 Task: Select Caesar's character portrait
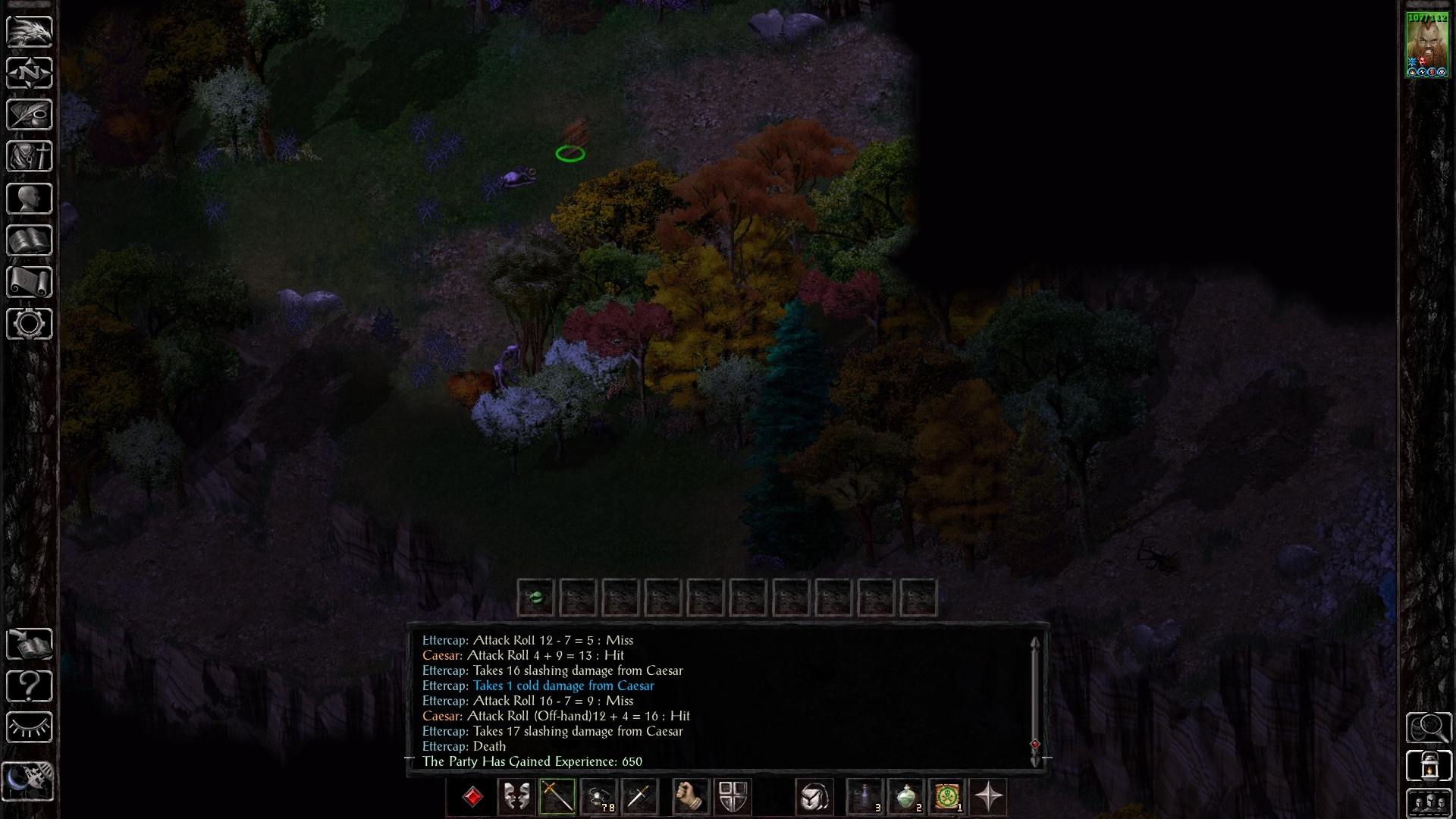click(x=1427, y=44)
